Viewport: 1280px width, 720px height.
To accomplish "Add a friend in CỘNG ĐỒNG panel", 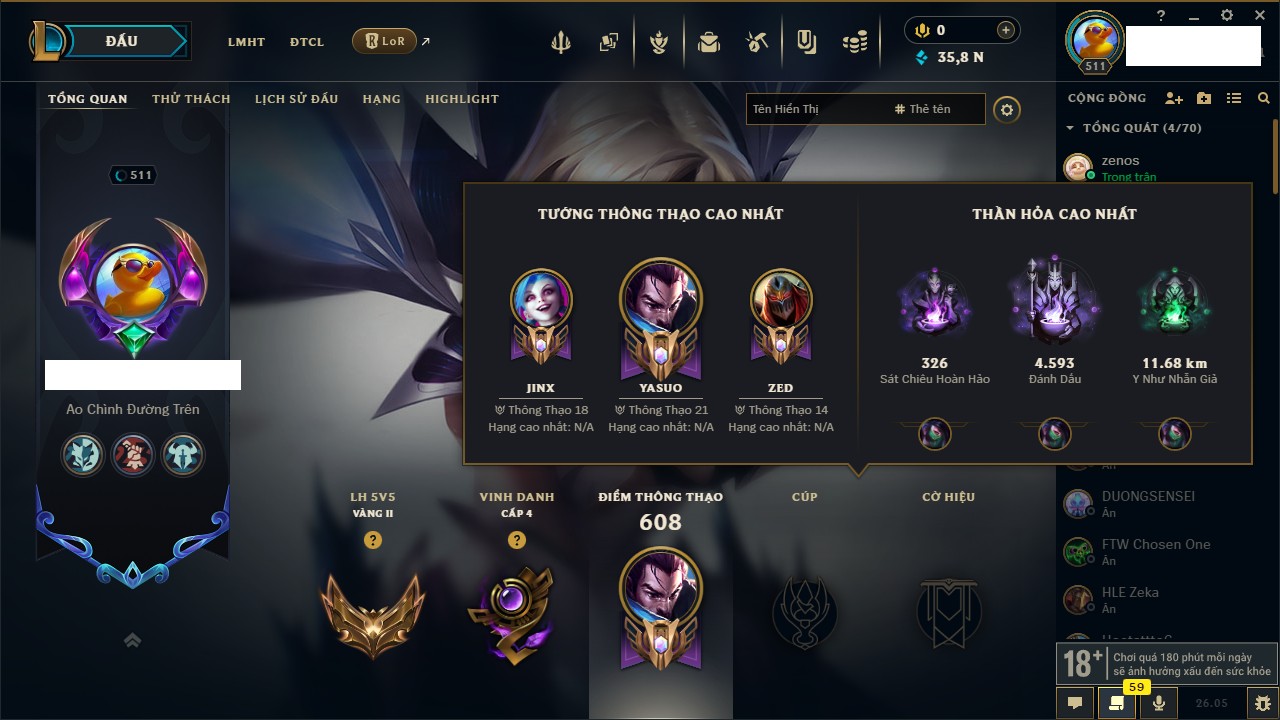I will 1174,98.
